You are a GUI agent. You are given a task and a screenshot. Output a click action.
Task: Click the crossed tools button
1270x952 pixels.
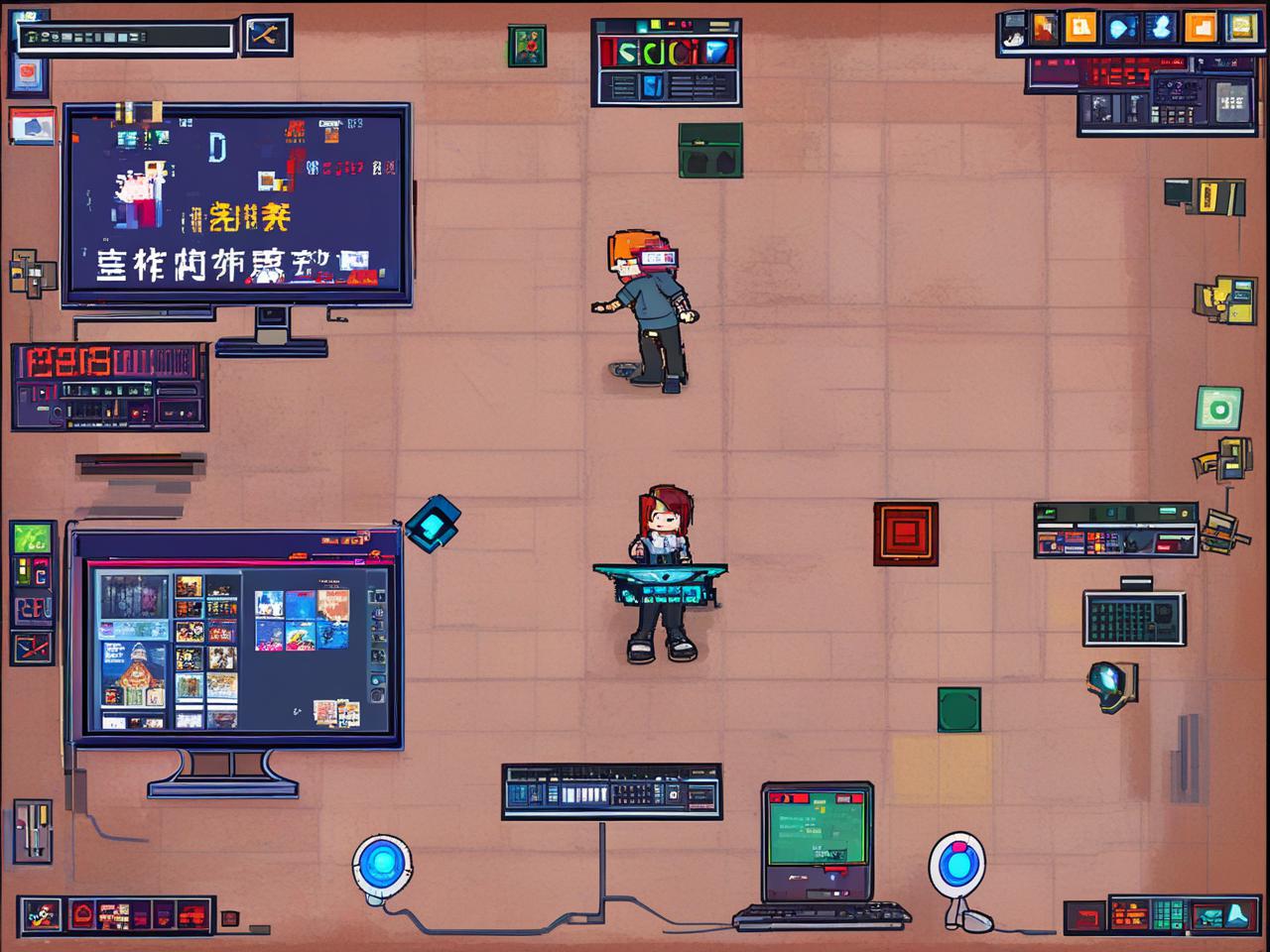(265, 37)
